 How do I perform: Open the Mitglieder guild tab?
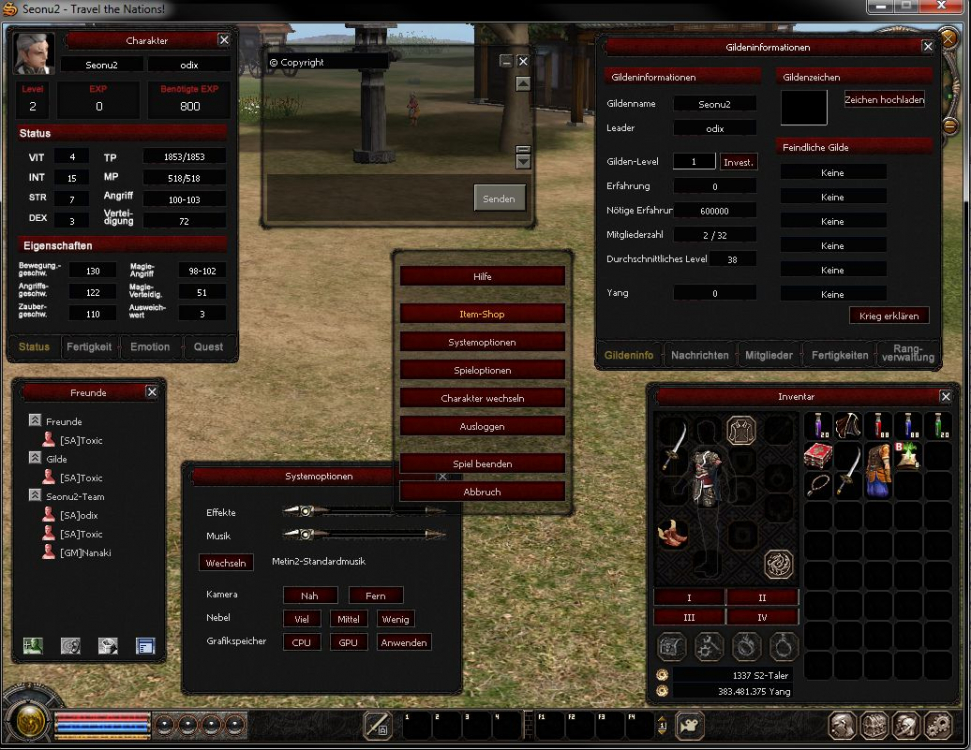769,355
